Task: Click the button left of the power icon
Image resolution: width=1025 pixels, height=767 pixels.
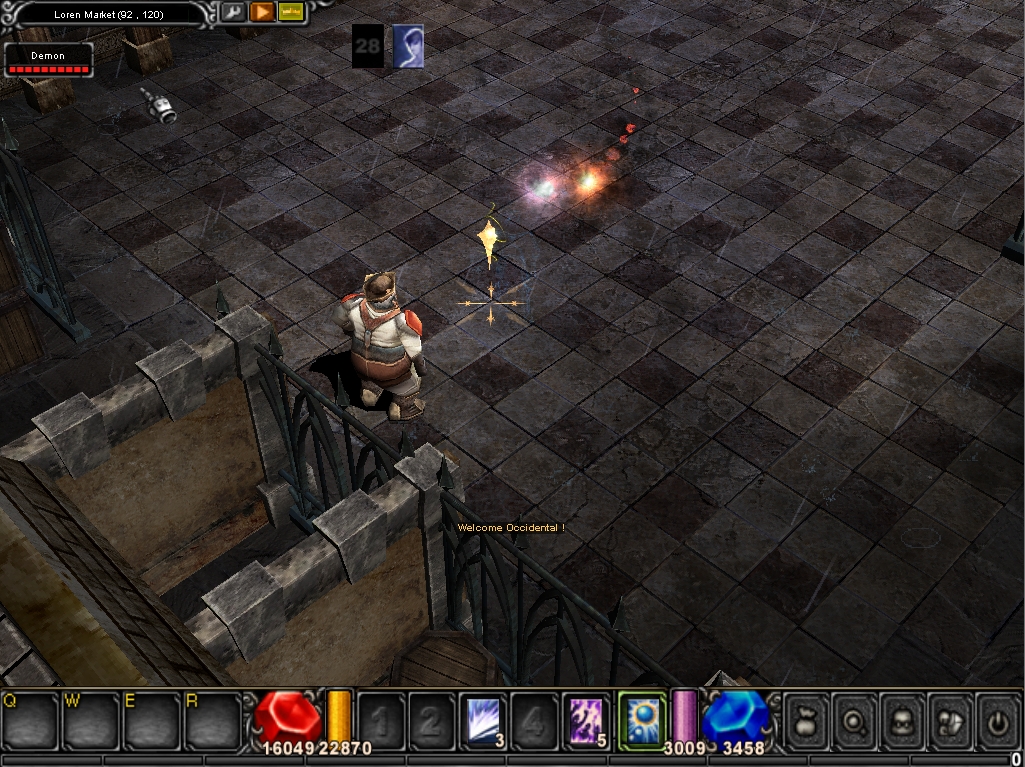Action: point(949,719)
